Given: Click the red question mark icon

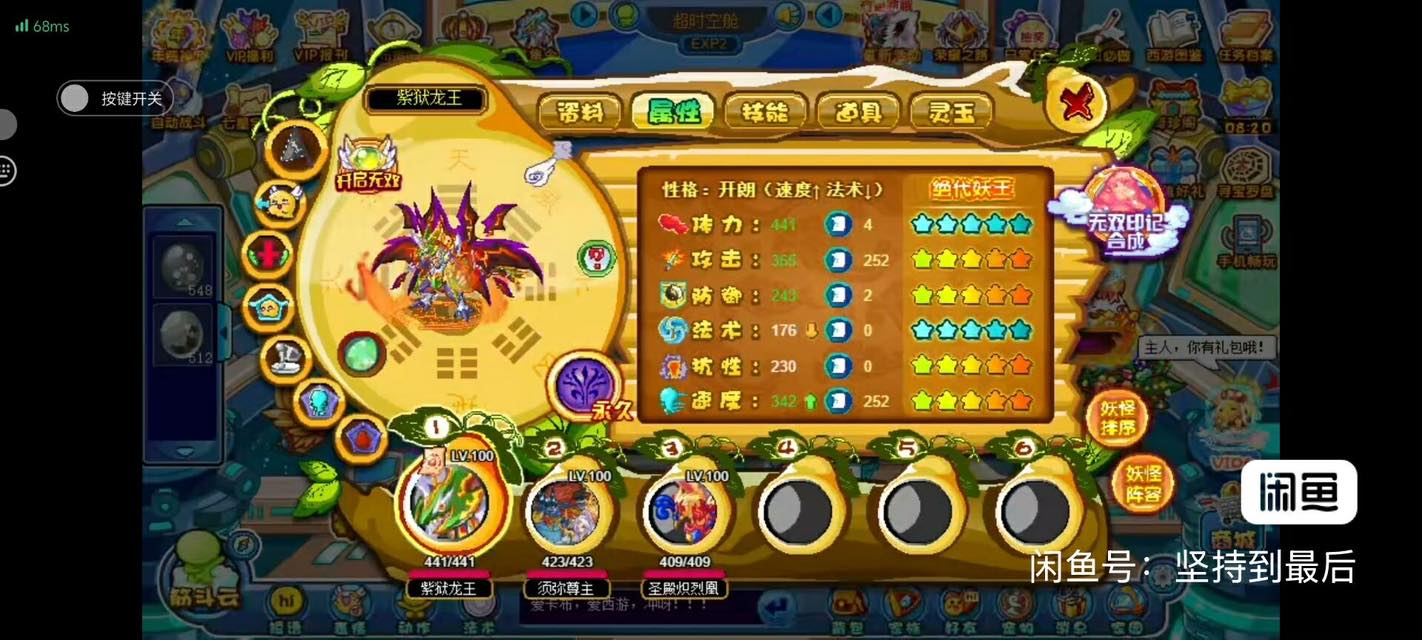Looking at the screenshot, I should point(597,258).
